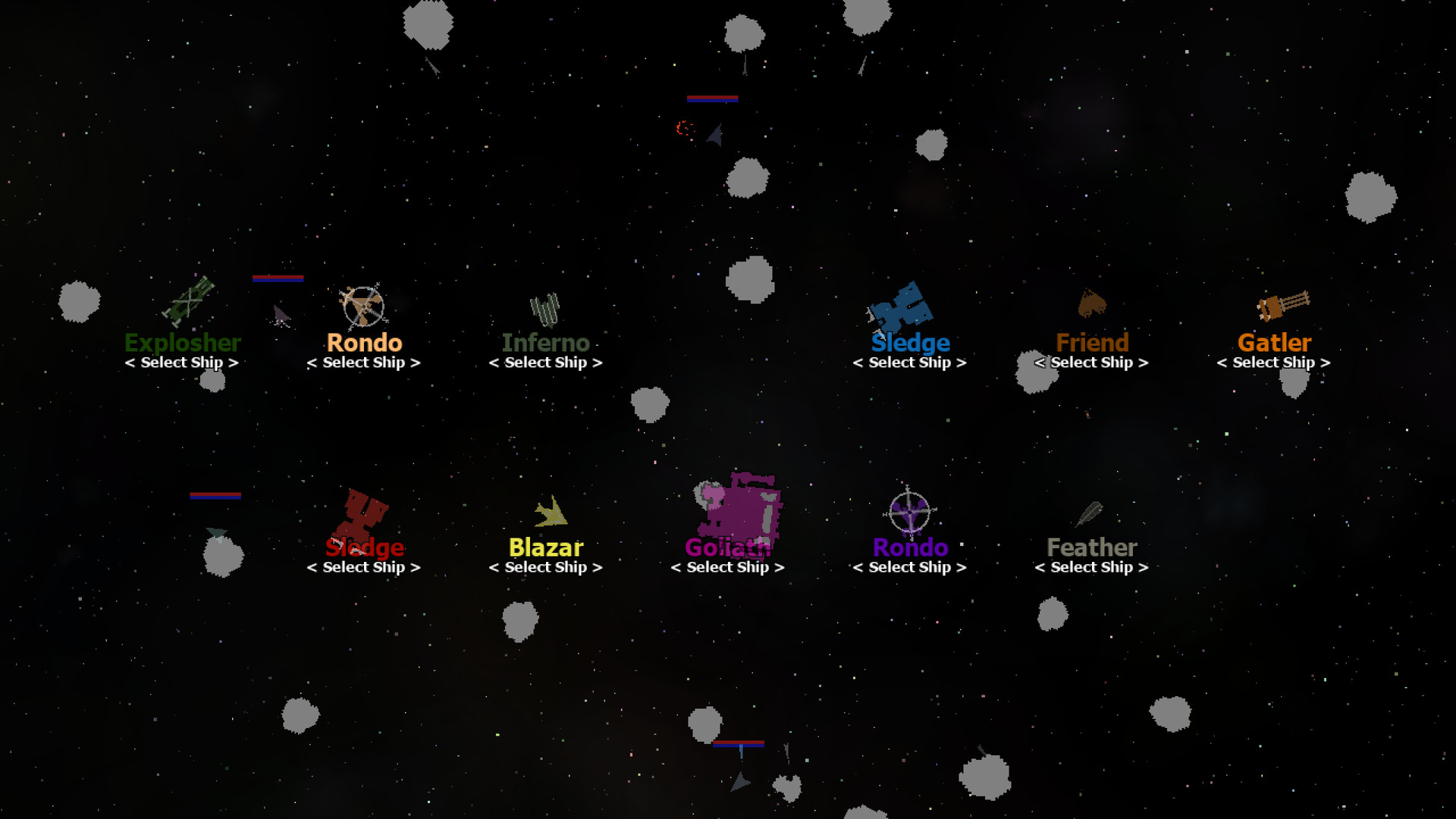Click Select Ship under Feather

(1090, 566)
